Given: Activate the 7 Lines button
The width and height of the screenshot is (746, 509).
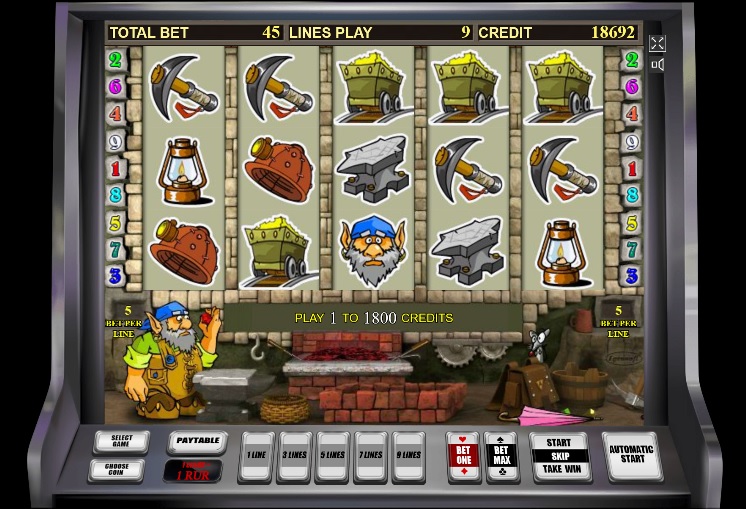Looking at the screenshot, I should pos(371,456).
